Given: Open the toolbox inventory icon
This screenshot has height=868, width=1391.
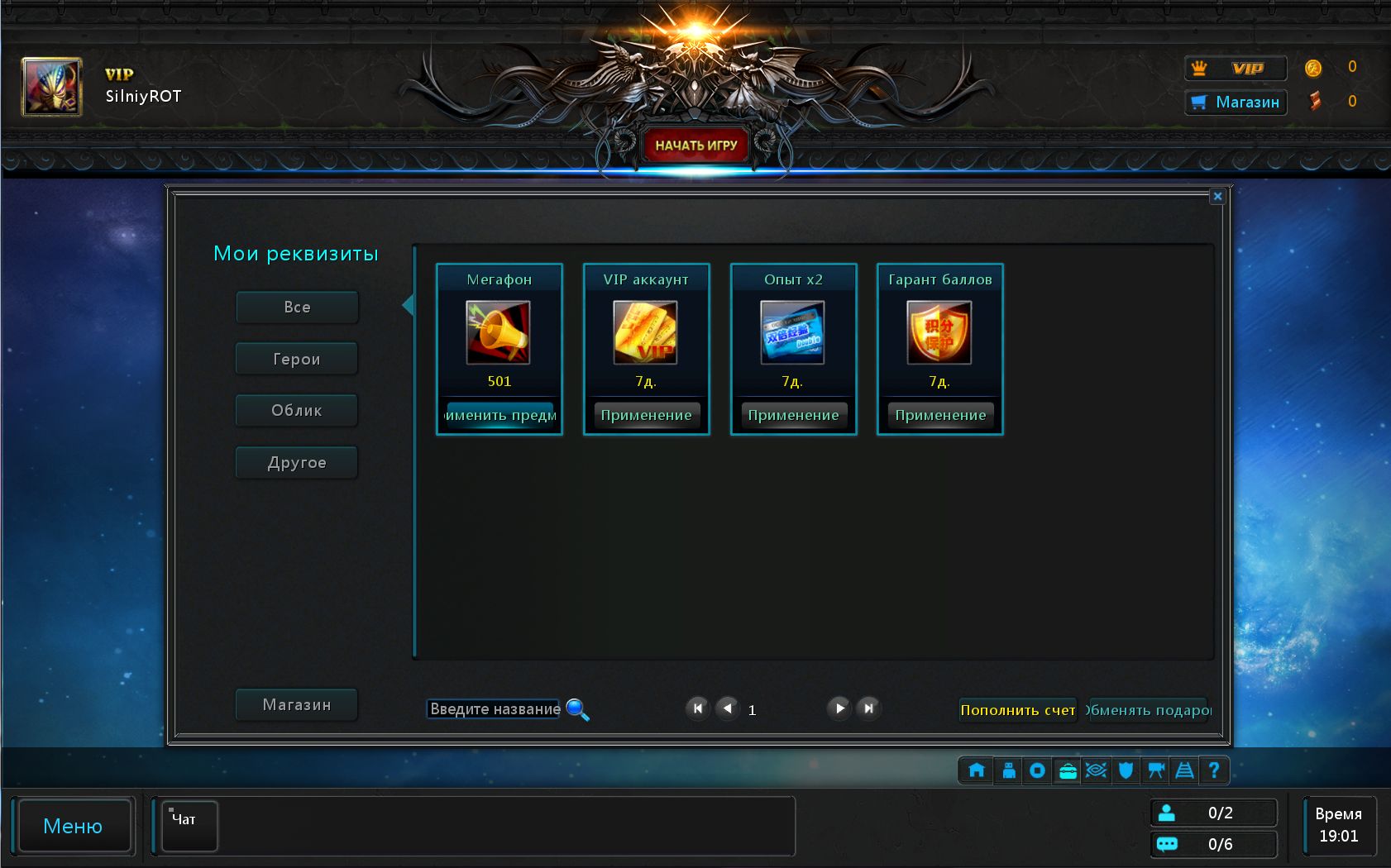Looking at the screenshot, I should coord(1066,770).
